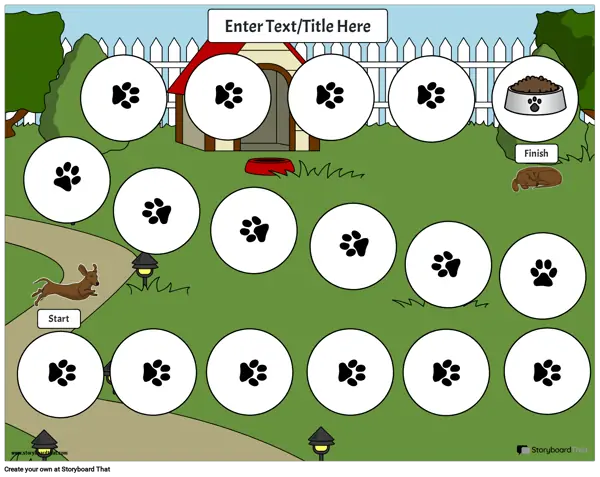Click the "Enter Text/Title Here" title box

(297, 26)
